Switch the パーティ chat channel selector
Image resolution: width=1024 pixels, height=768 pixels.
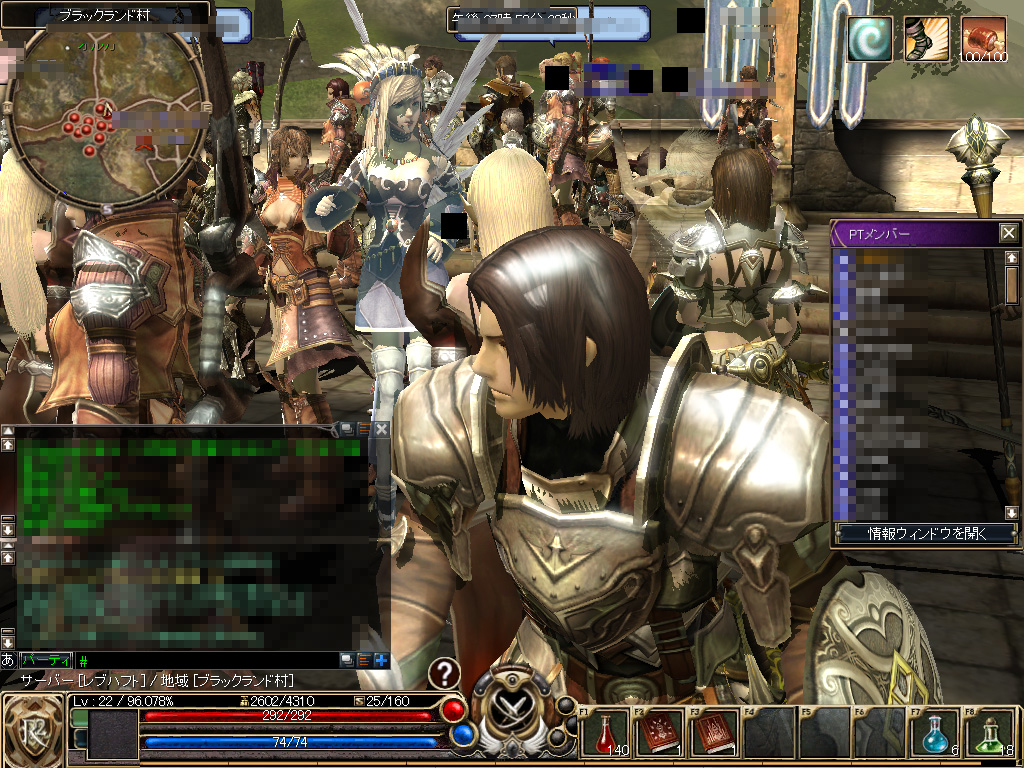point(46,661)
